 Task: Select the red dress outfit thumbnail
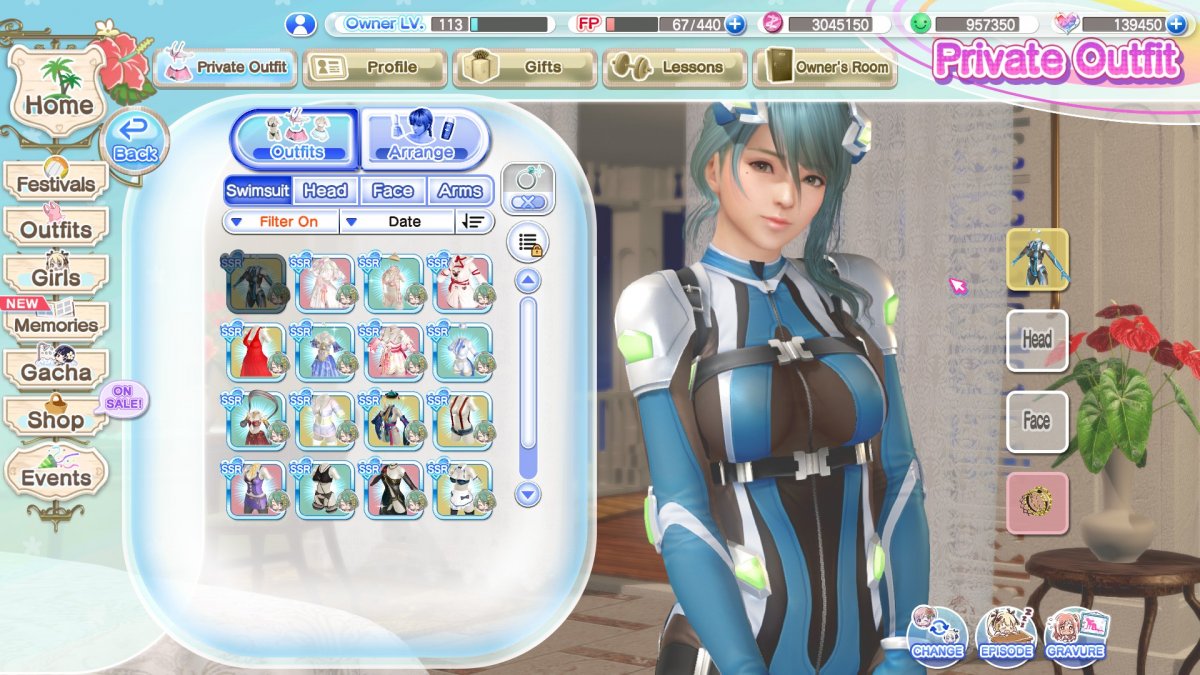tap(256, 352)
